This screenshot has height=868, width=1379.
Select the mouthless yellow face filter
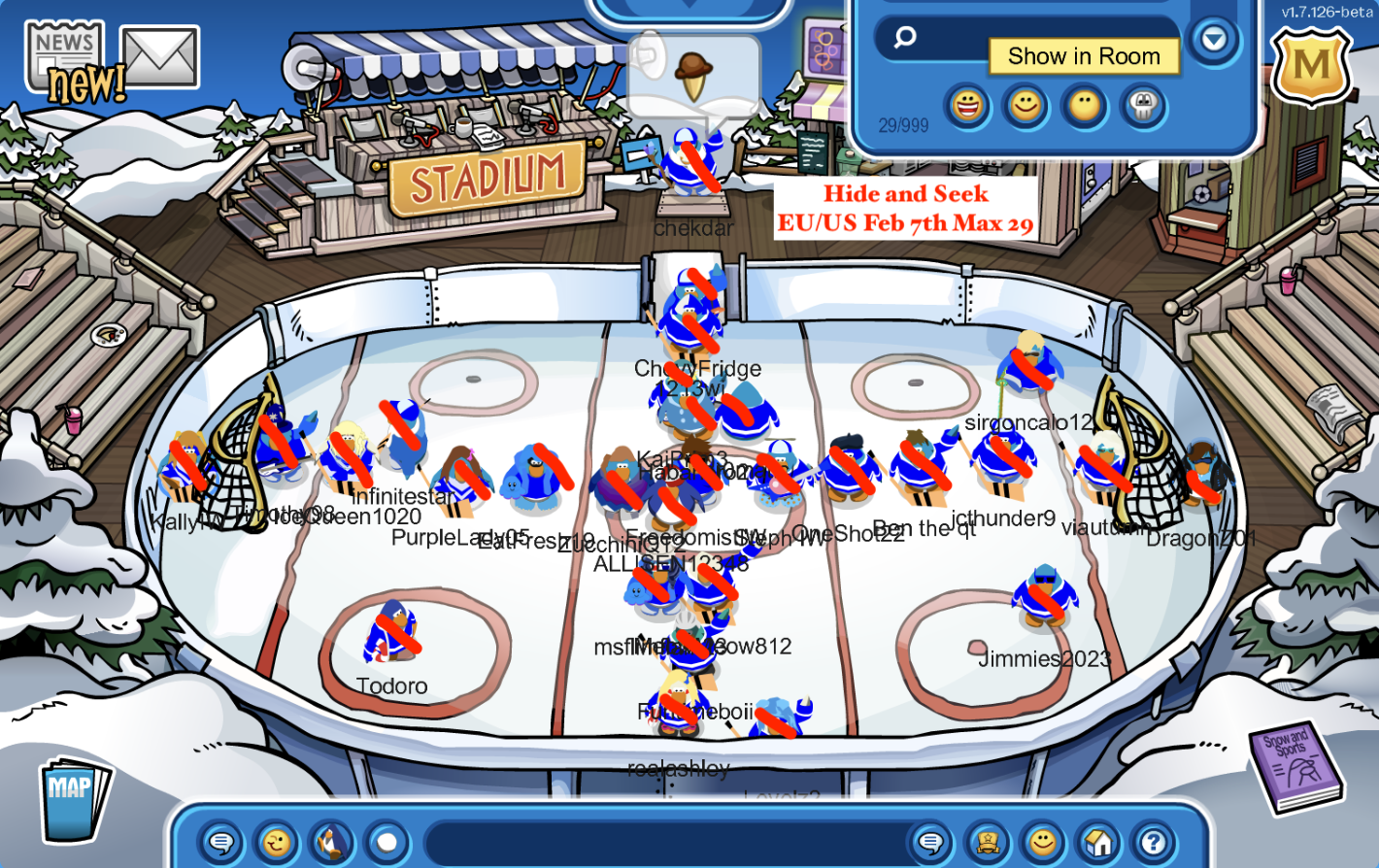click(x=1084, y=105)
